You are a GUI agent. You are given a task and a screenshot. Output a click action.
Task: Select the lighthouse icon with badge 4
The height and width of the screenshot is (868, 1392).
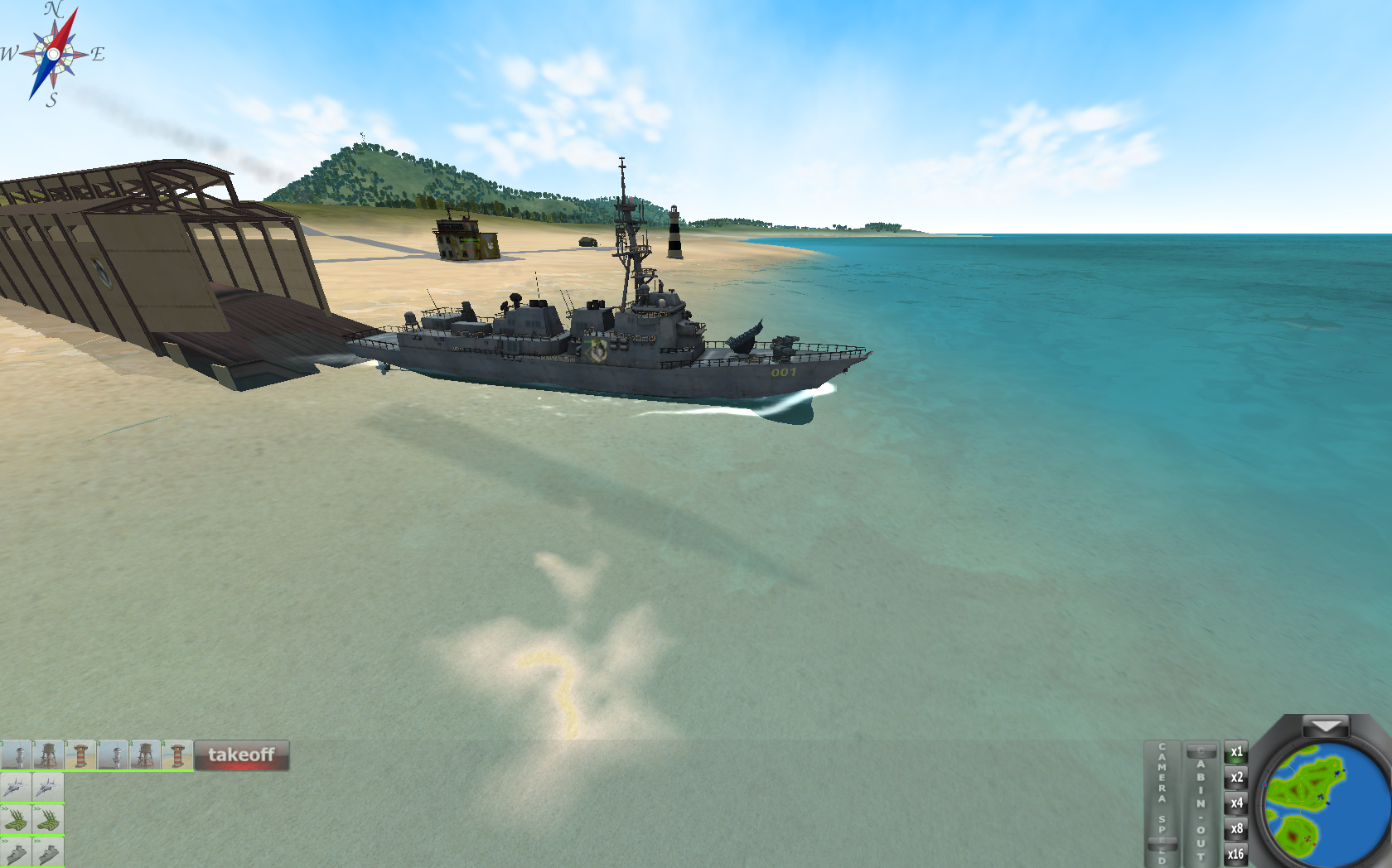(176, 754)
